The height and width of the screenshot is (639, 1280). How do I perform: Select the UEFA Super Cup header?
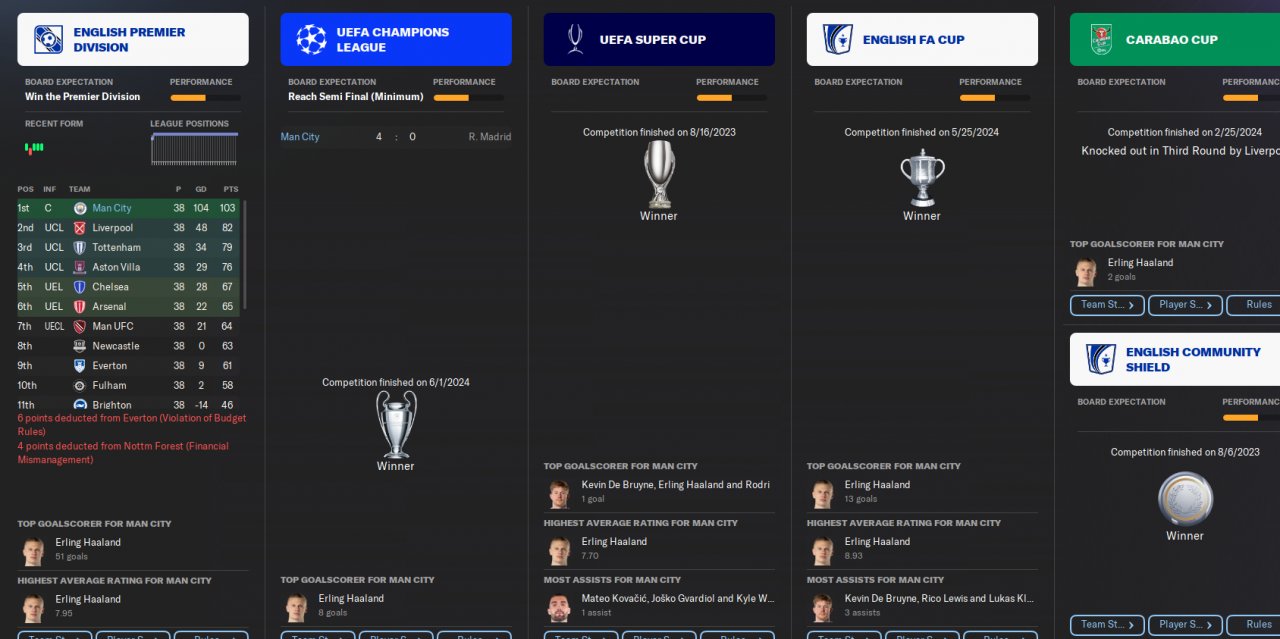tap(659, 40)
